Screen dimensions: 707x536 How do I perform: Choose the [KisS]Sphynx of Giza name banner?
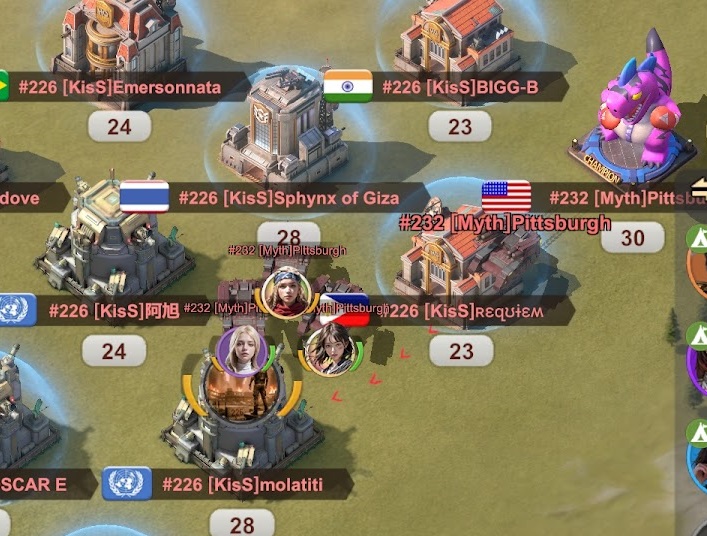288,198
